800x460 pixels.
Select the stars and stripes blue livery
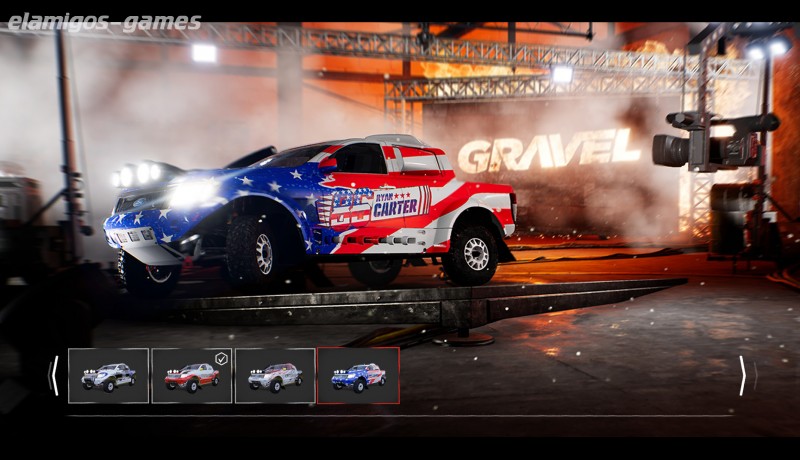coord(358,376)
